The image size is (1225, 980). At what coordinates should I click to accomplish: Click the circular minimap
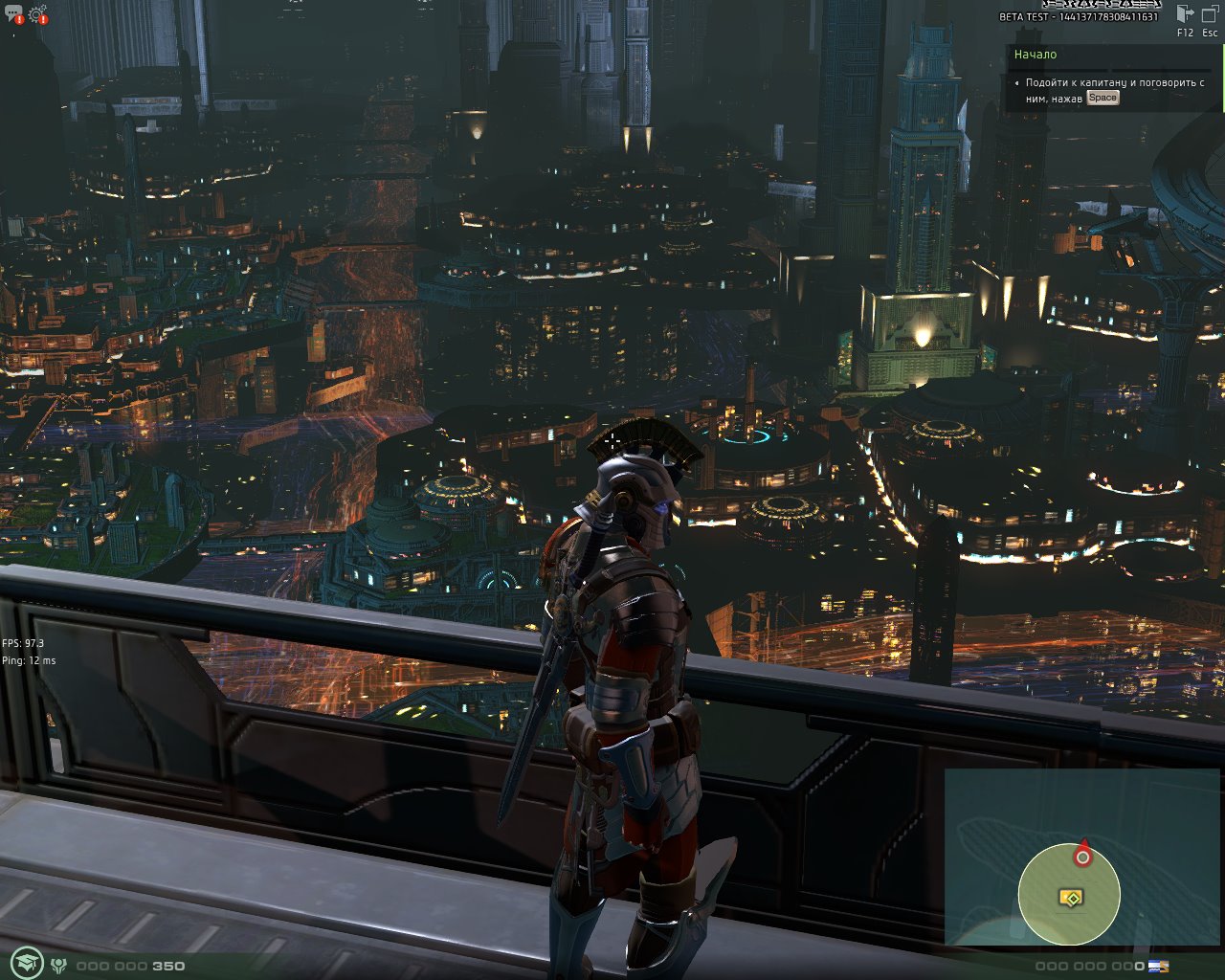tap(1069, 894)
